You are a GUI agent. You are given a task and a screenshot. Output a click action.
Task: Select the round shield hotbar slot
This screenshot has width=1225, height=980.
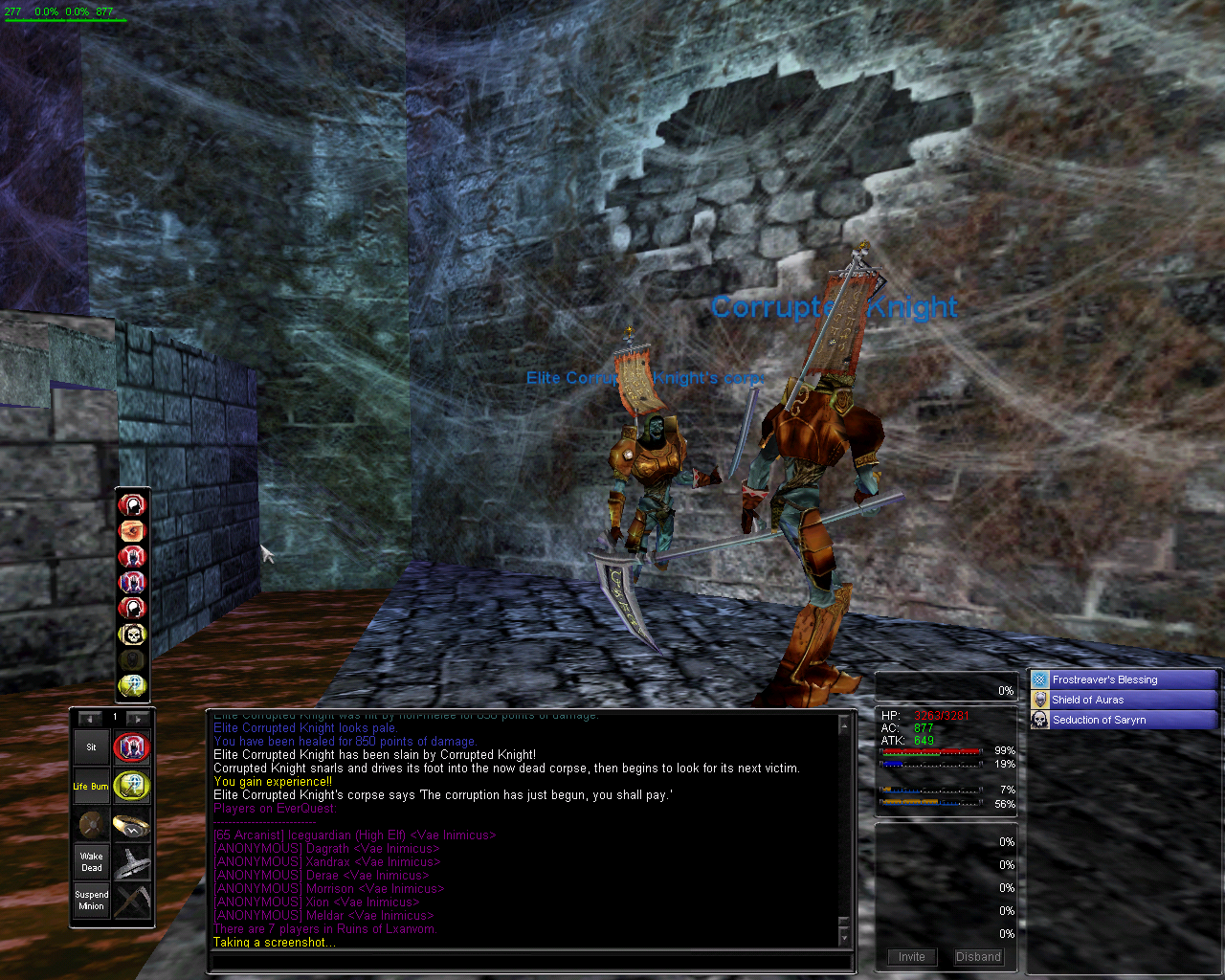[92, 825]
